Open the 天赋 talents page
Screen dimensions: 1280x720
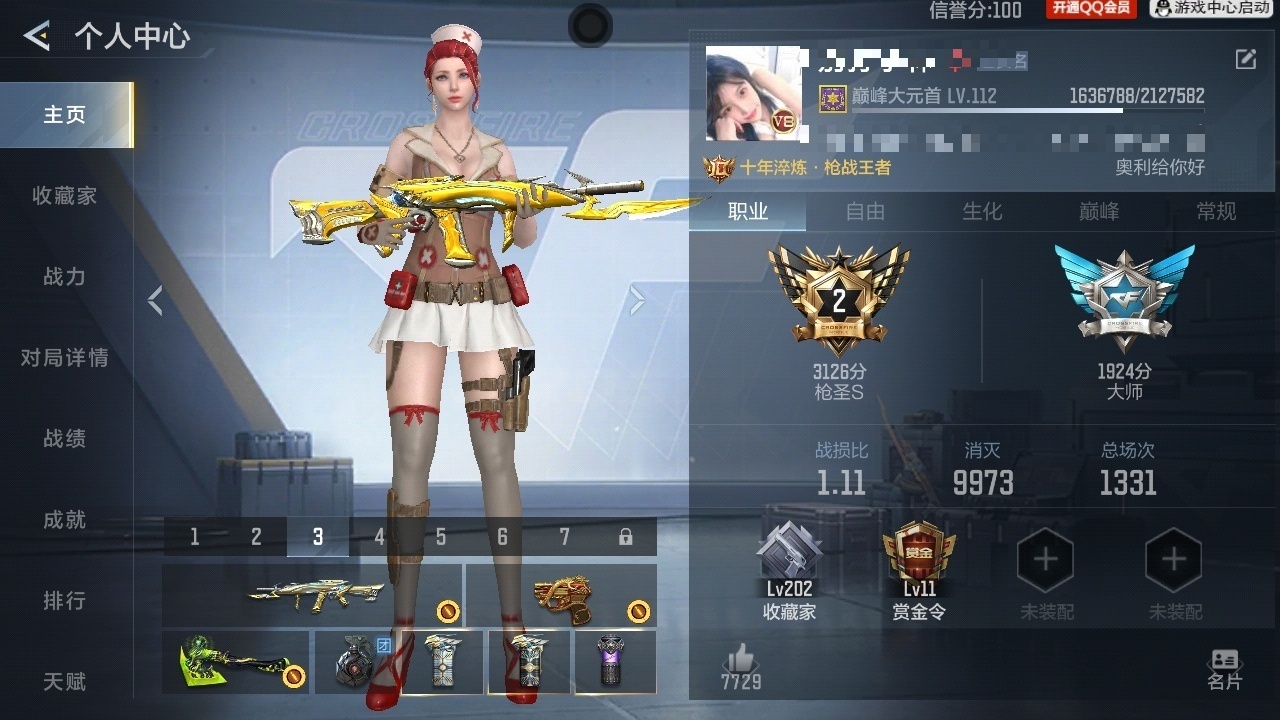tap(65, 682)
